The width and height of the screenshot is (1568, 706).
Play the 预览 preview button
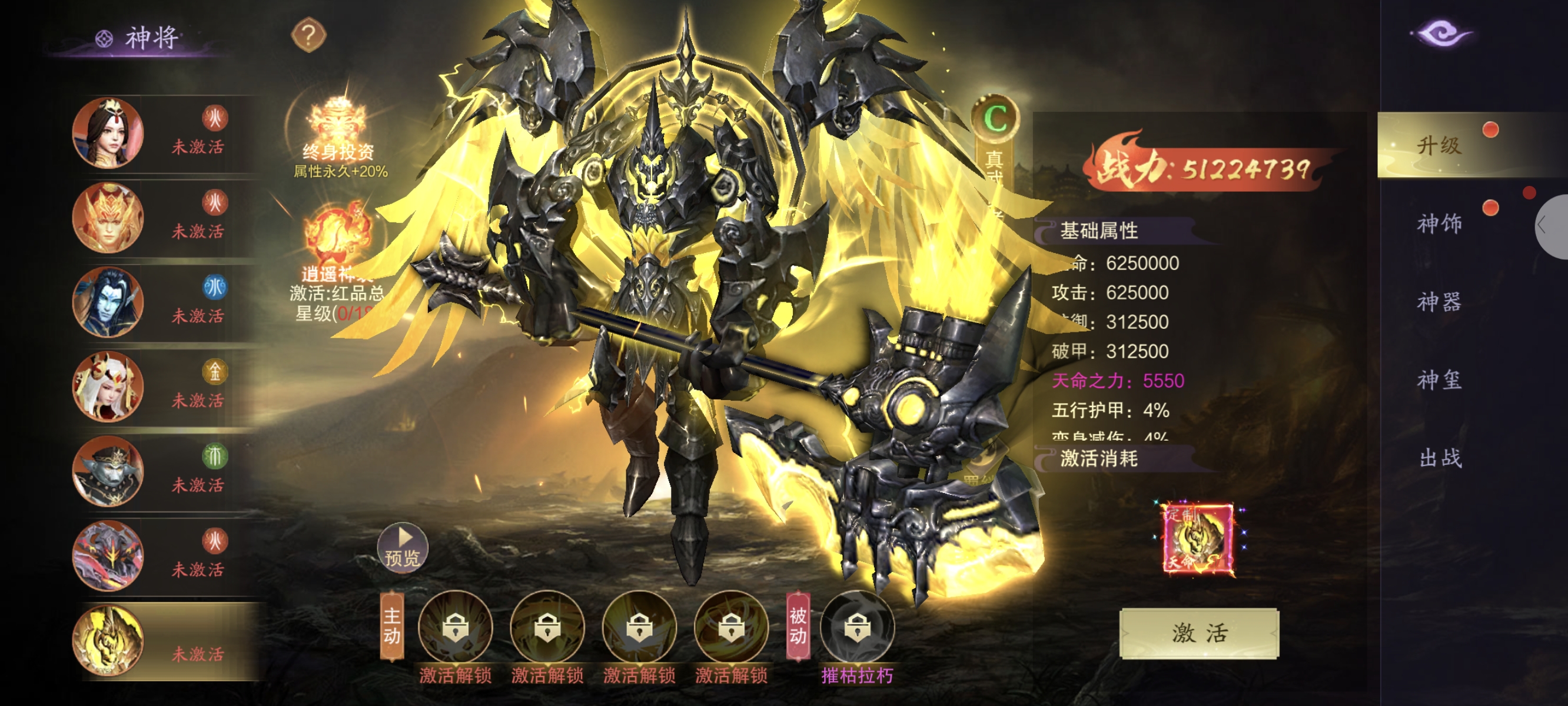click(403, 547)
